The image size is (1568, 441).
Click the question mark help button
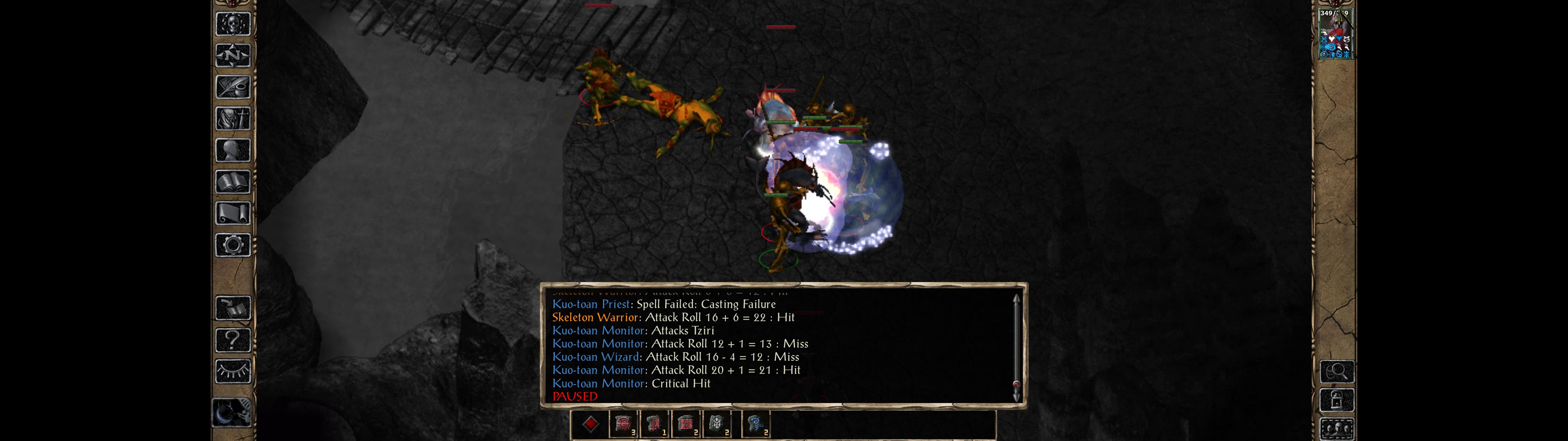coord(232,340)
